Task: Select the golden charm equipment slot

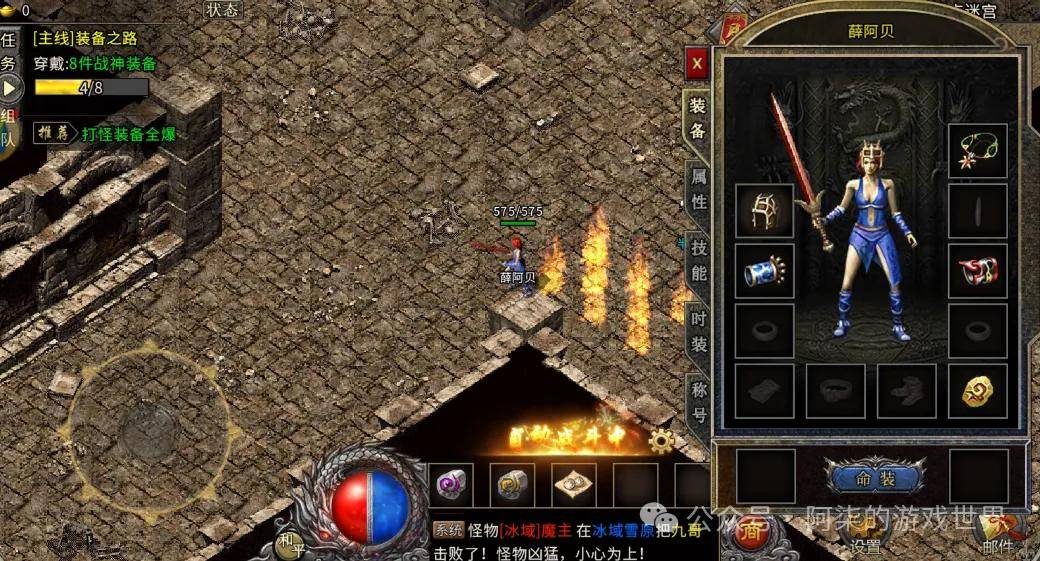Action: click(977, 390)
